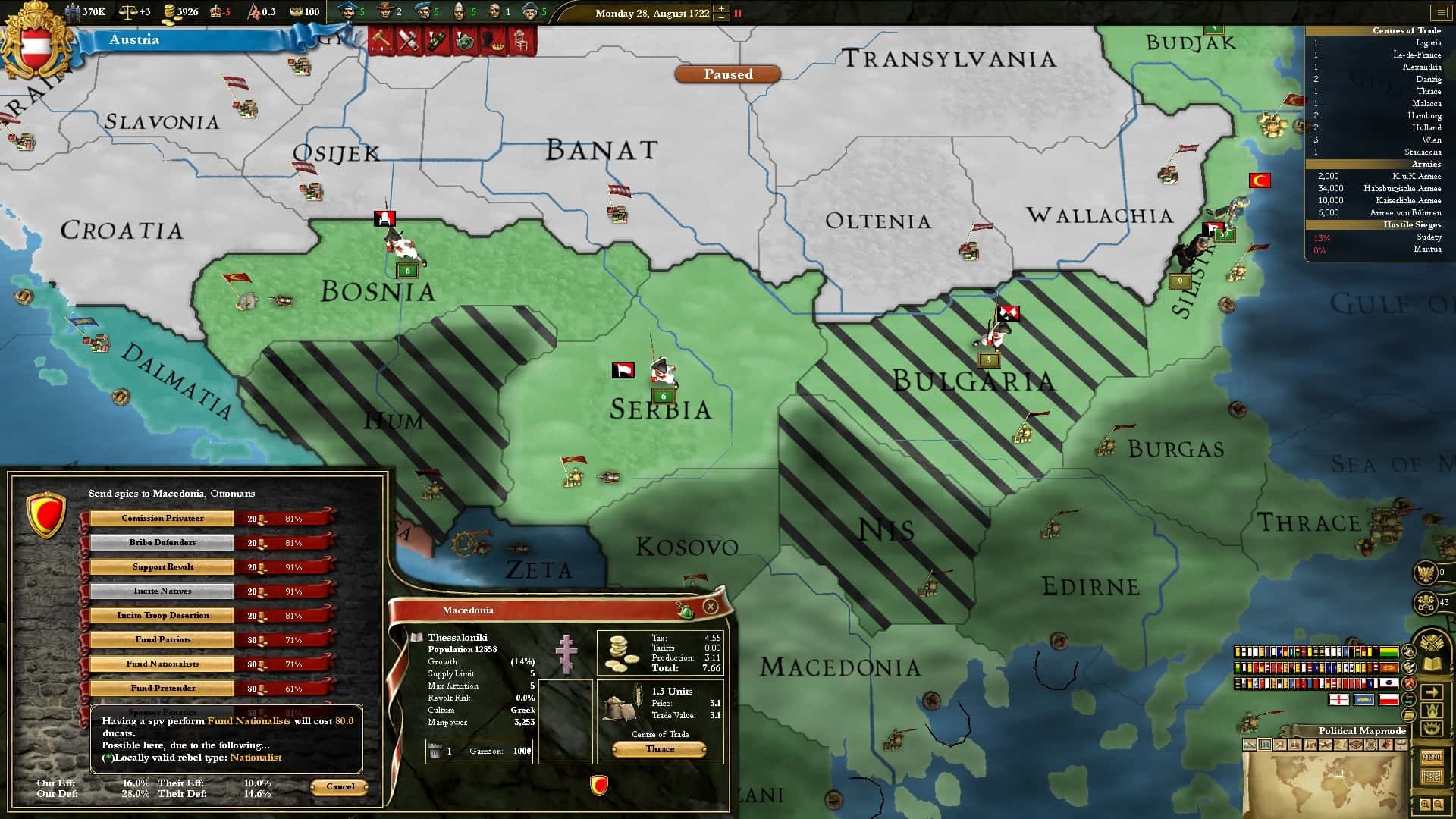Viewport: 1456px width, 819px height.
Task: Cancel the send spies dialog
Action: 338,786
